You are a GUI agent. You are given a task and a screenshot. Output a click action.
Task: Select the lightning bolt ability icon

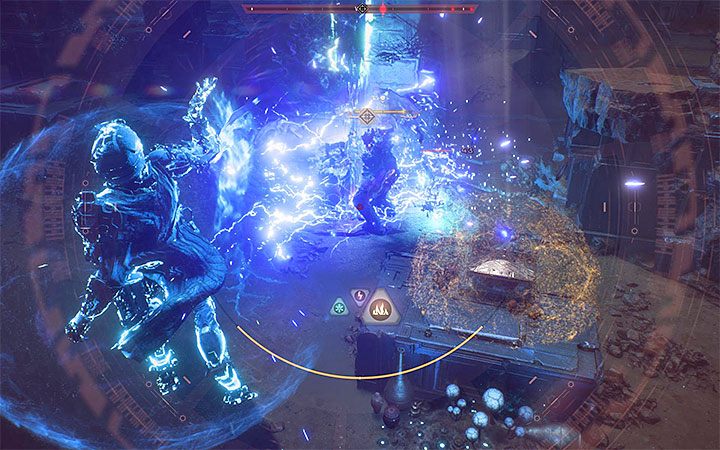(x=359, y=296)
